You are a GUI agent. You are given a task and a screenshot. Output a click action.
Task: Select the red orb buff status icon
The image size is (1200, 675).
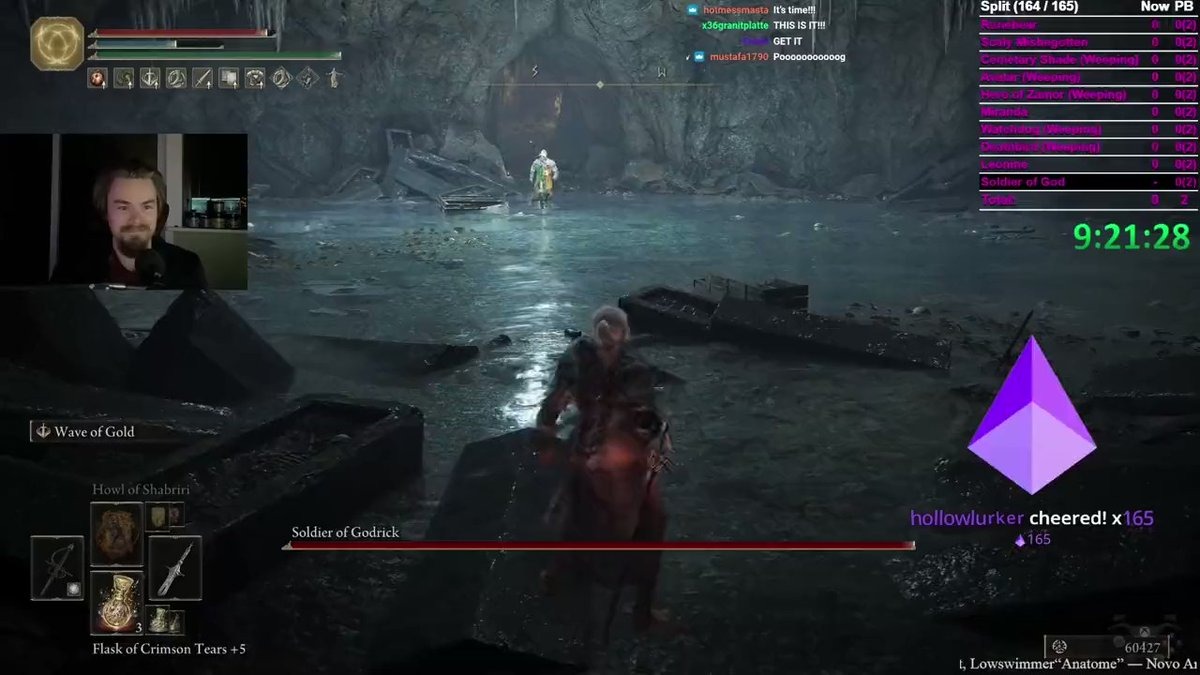98,77
